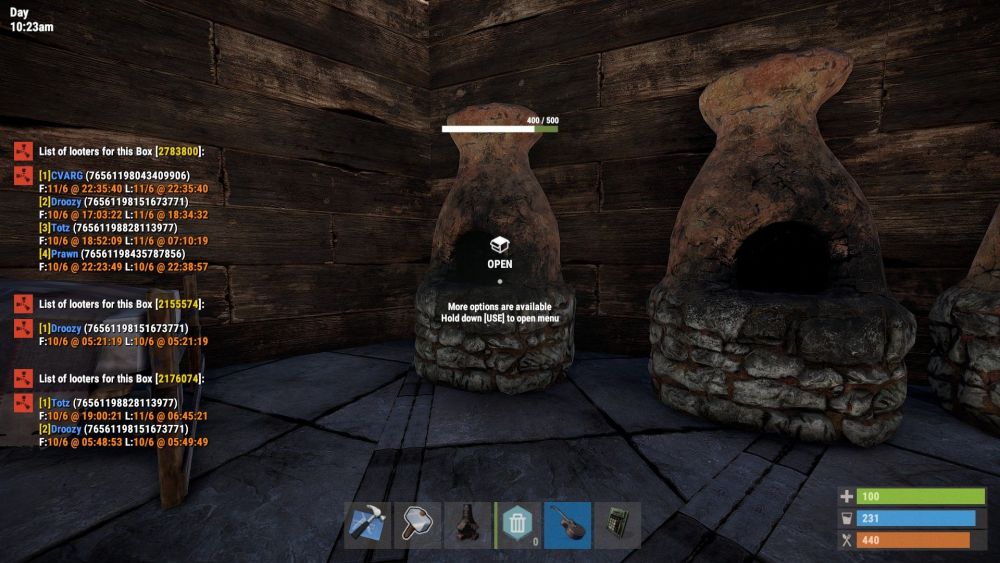
Task: Click the highlighted guitar slot
Action: click(x=568, y=524)
